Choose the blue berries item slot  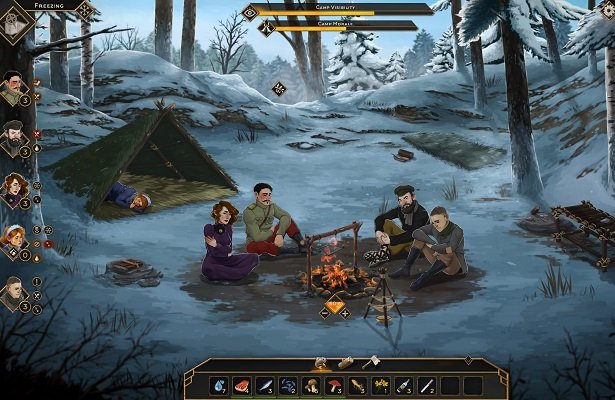click(x=288, y=385)
